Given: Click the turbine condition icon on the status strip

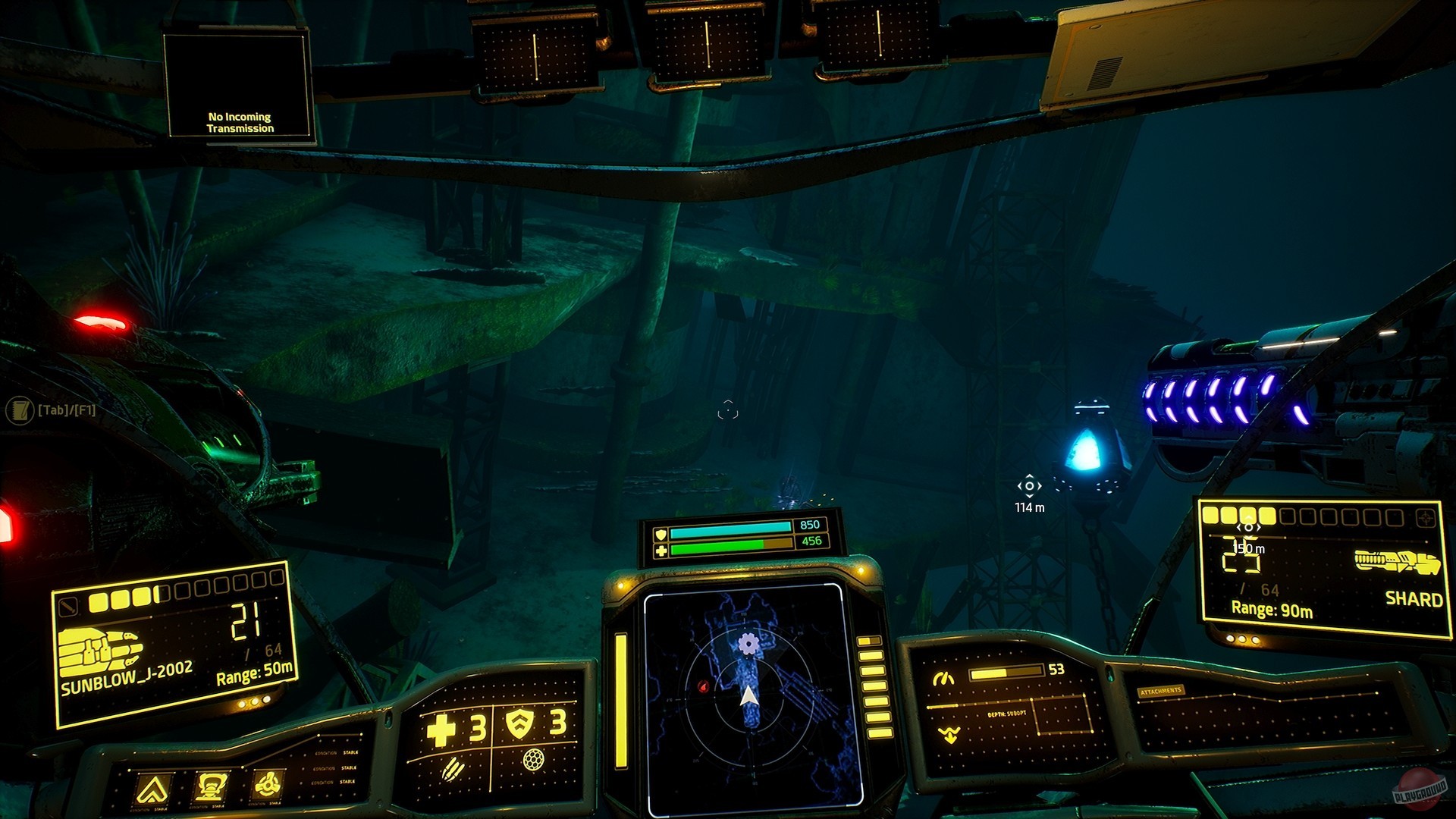Looking at the screenshot, I should click(267, 784).
